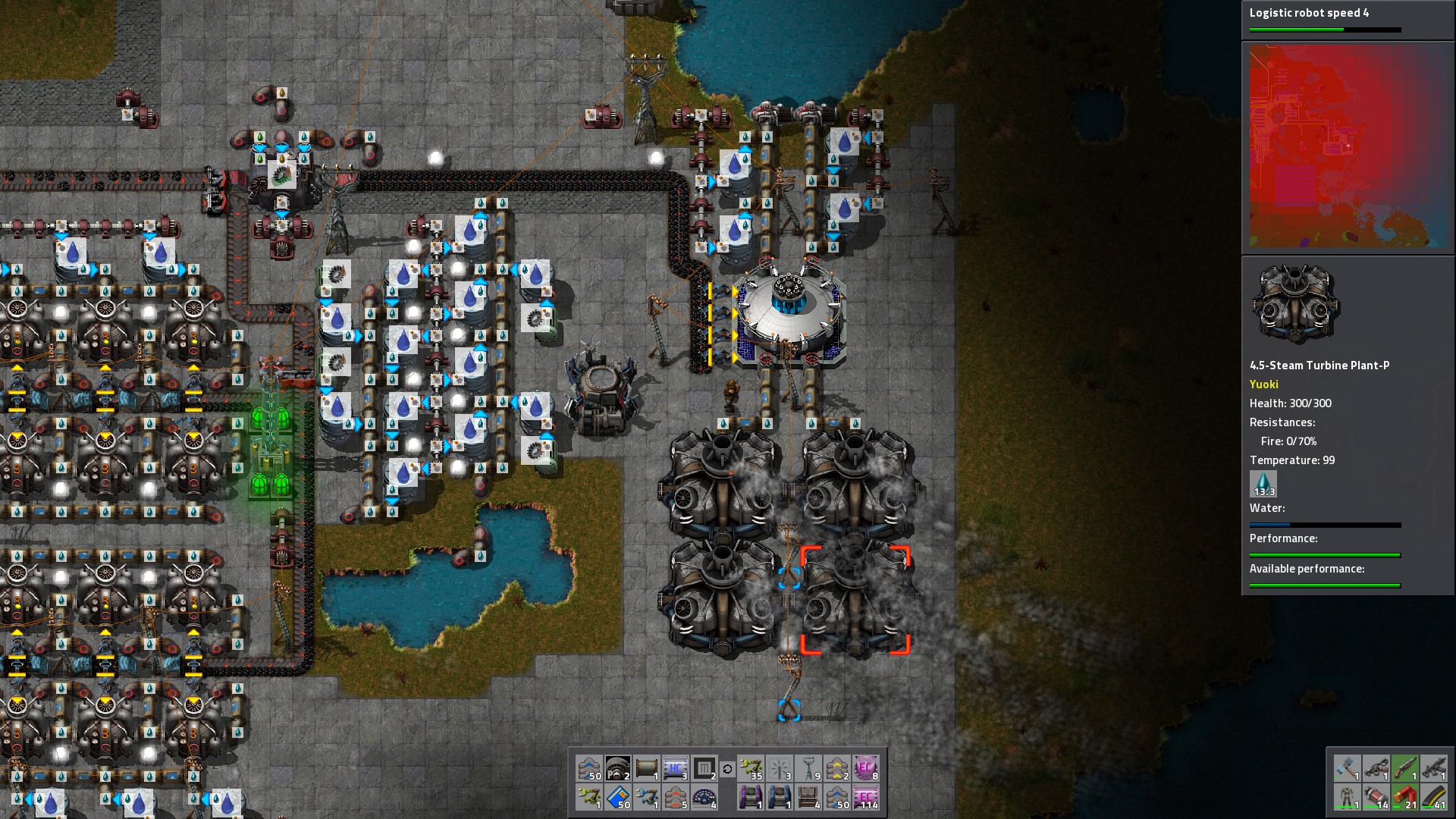Viewport: 1456px width, 819px height.
Task: Equip the flamethrower weapon slot
Action: (x=1376, y=768)
